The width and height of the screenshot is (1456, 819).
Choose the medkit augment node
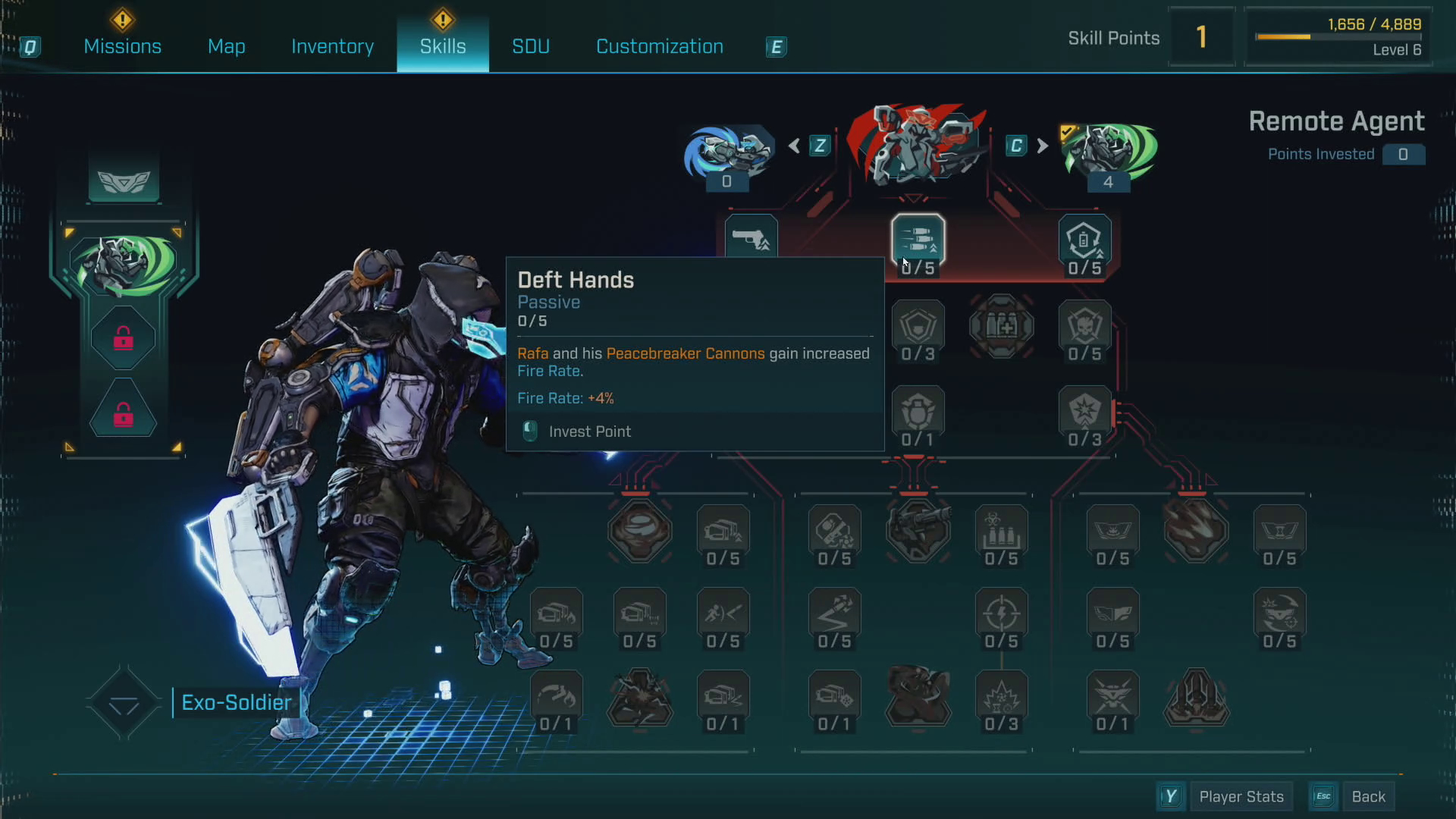(x=1001, y=327)
